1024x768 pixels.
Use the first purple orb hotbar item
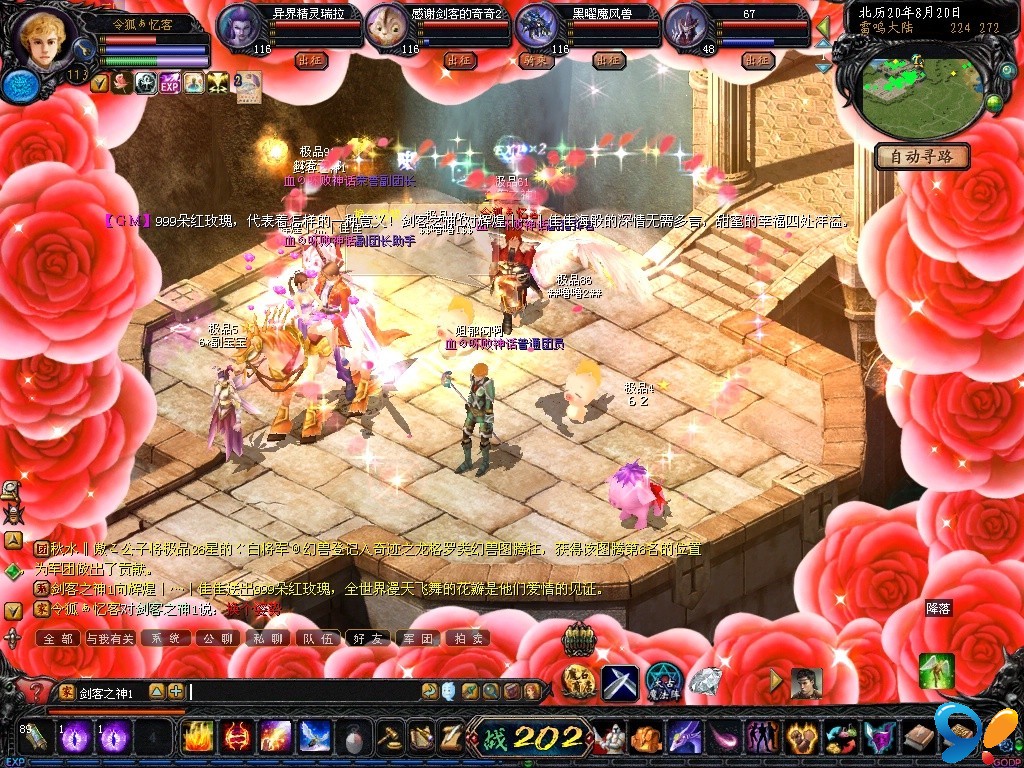click(x=77, y=737)
